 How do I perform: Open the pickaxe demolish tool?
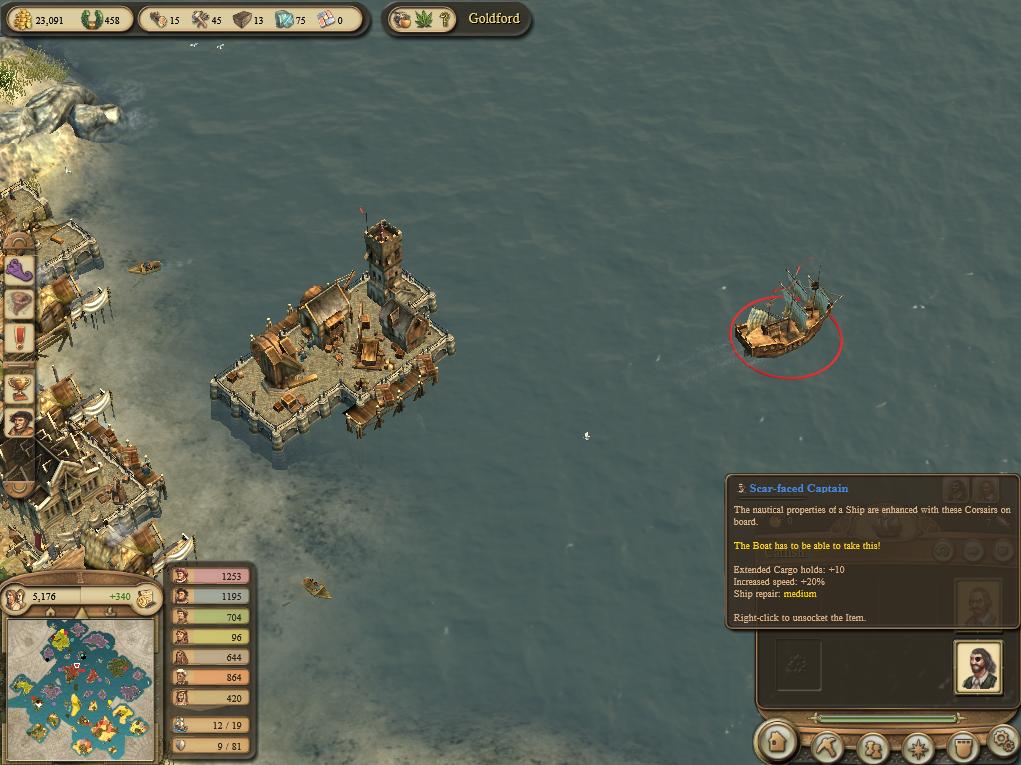point(827,744)
